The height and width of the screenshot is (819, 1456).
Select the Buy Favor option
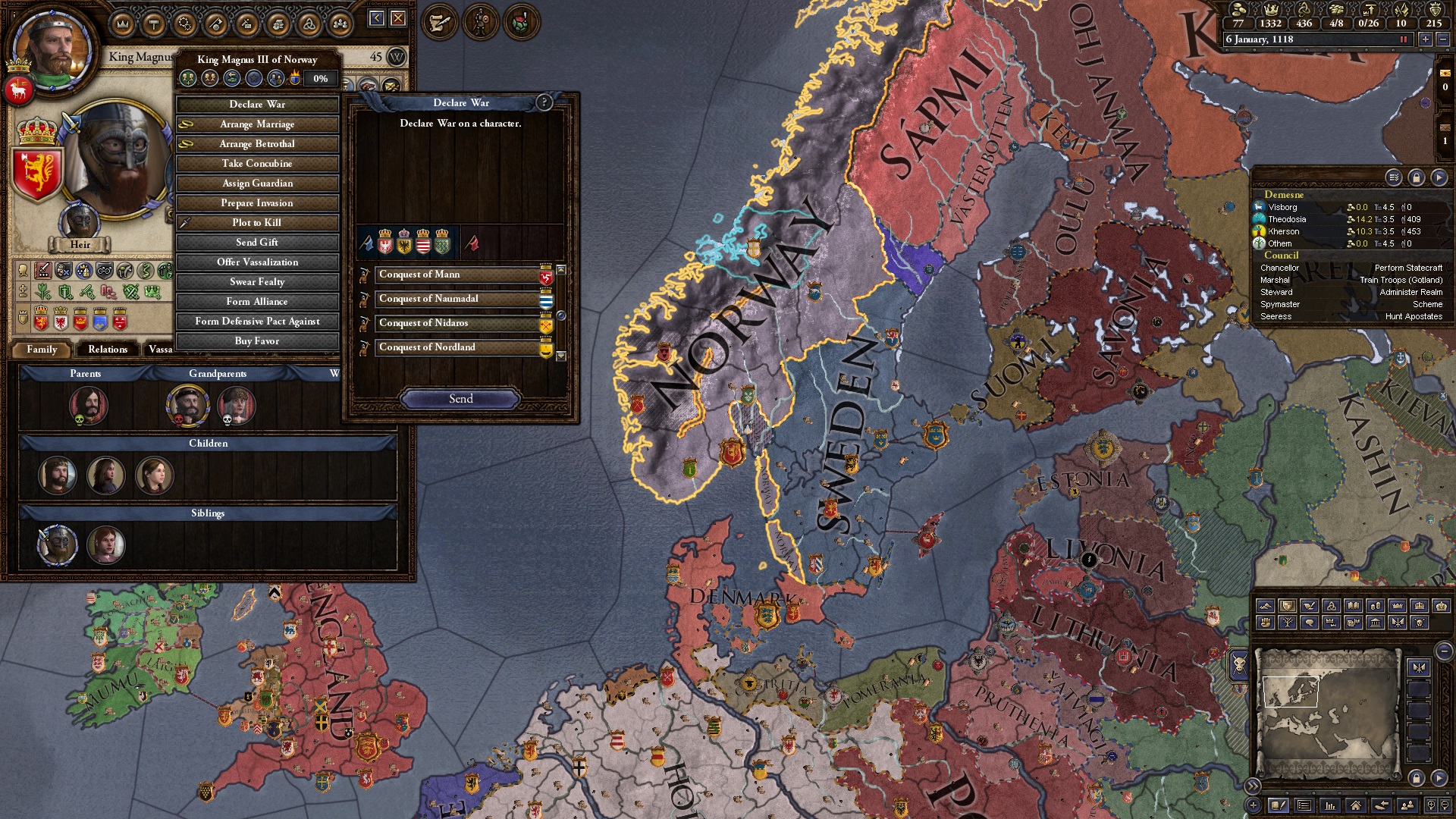[x=257, y=341]
